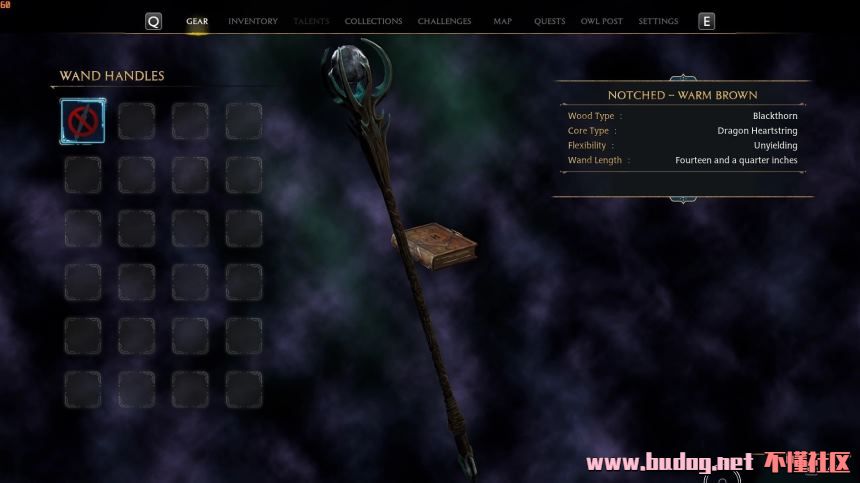Go to the Challenges tab
This screenshot has width=860, height=483.
445,21
